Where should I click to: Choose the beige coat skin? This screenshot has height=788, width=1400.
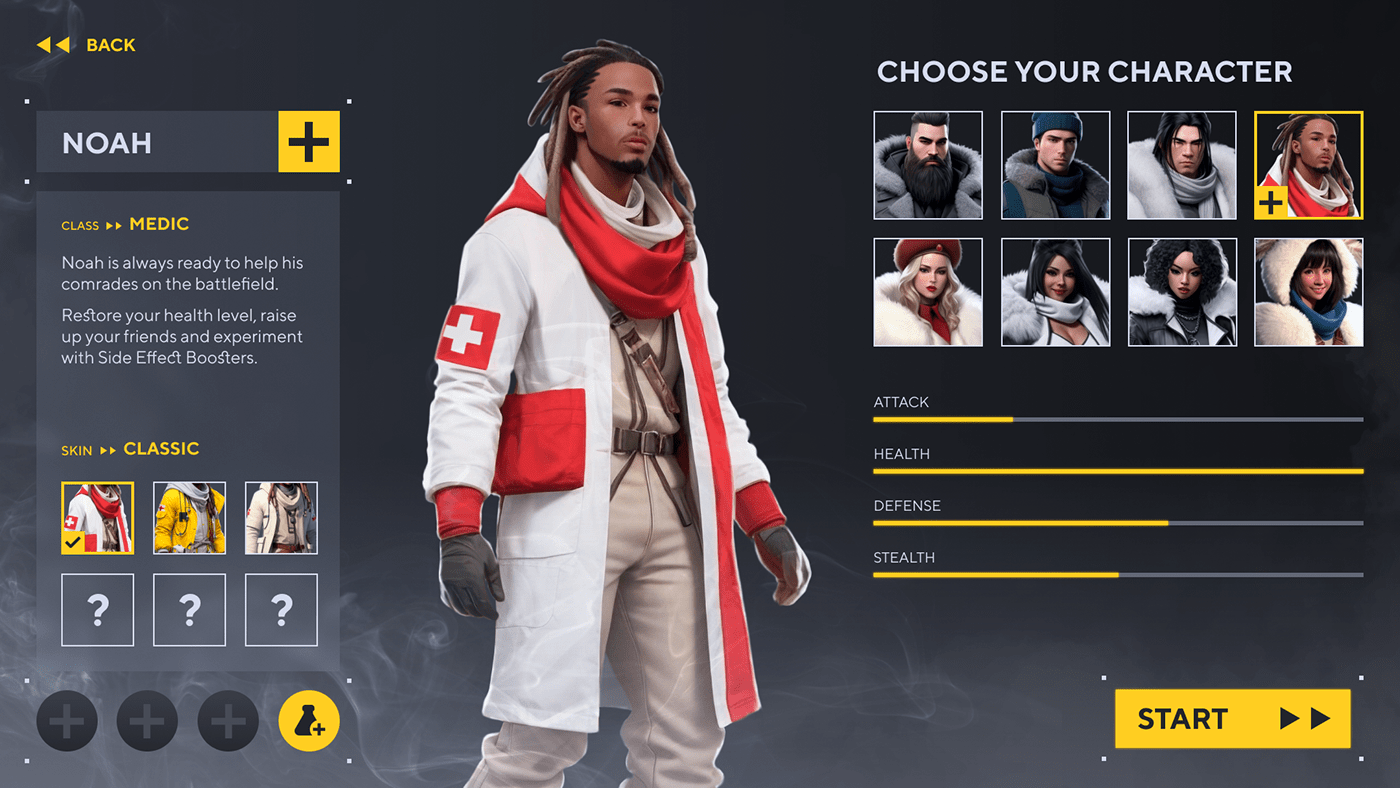coord(281,518)
